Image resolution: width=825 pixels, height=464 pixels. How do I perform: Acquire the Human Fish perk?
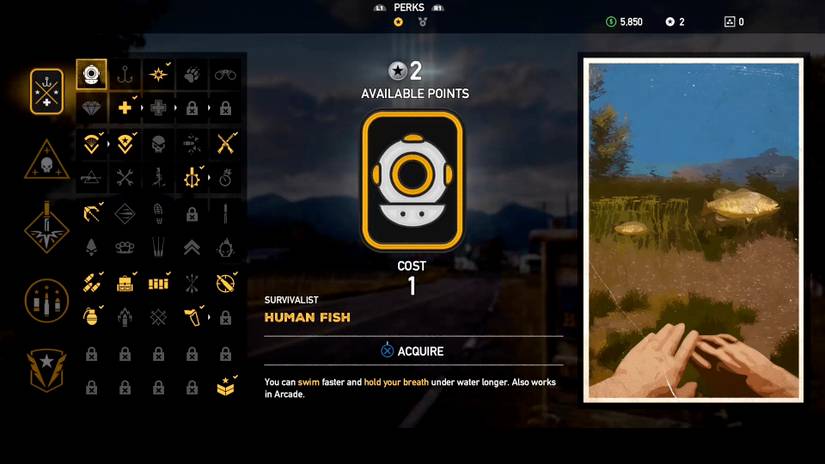pyautogui.click(x=413, y=351)
